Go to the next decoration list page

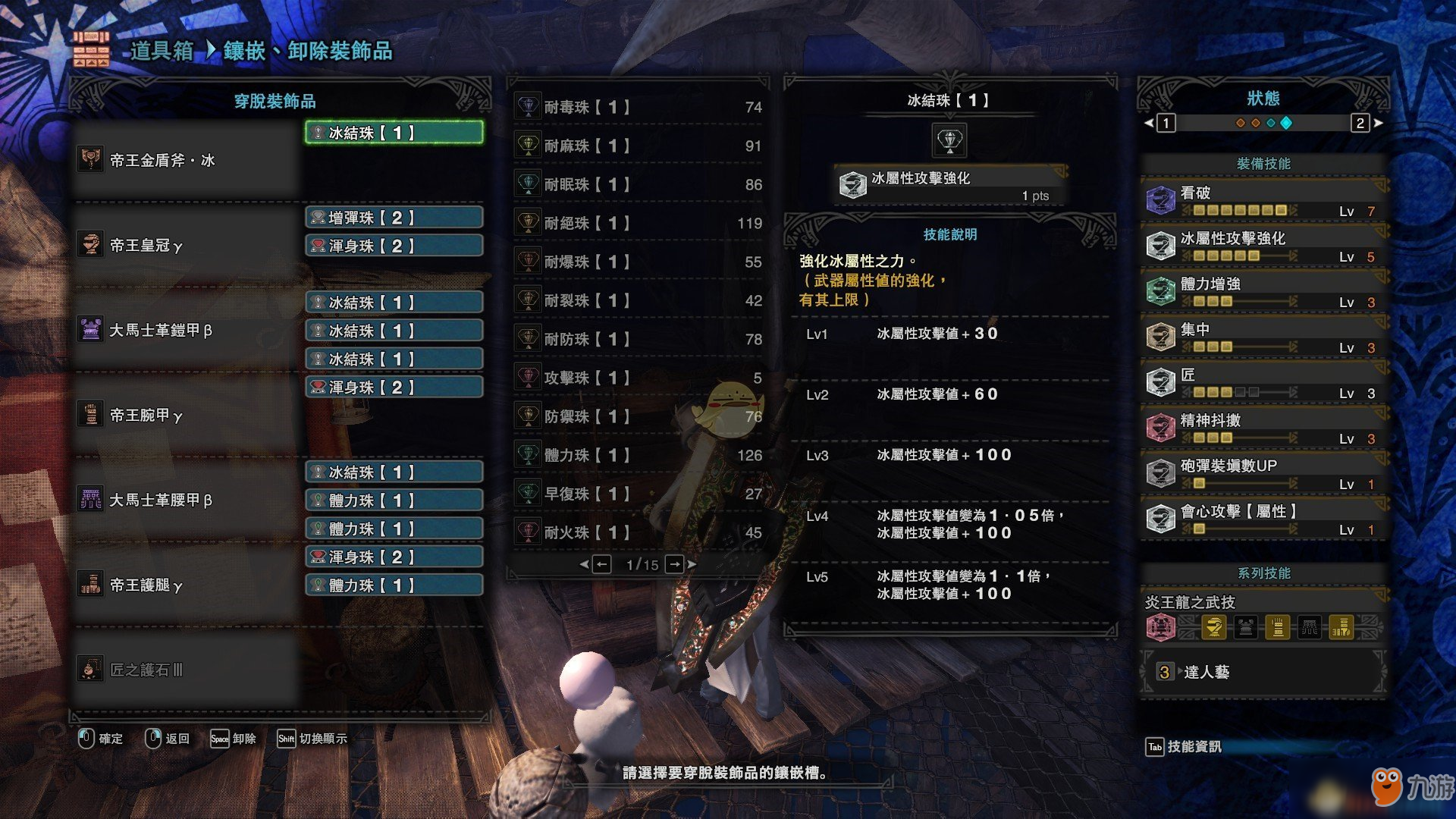(x=674, y=564)
